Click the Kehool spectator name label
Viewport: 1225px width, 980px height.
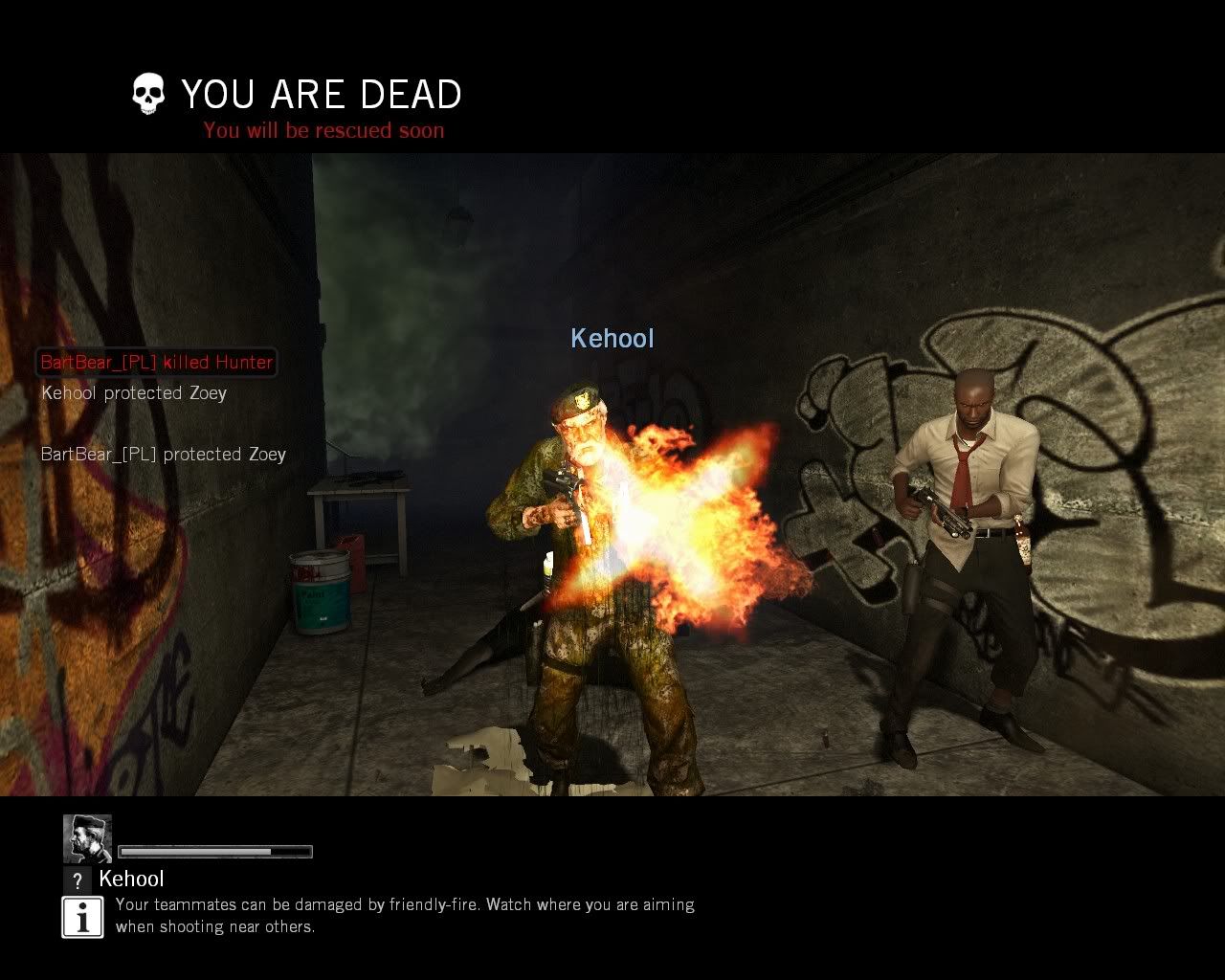tap(133, 879)
